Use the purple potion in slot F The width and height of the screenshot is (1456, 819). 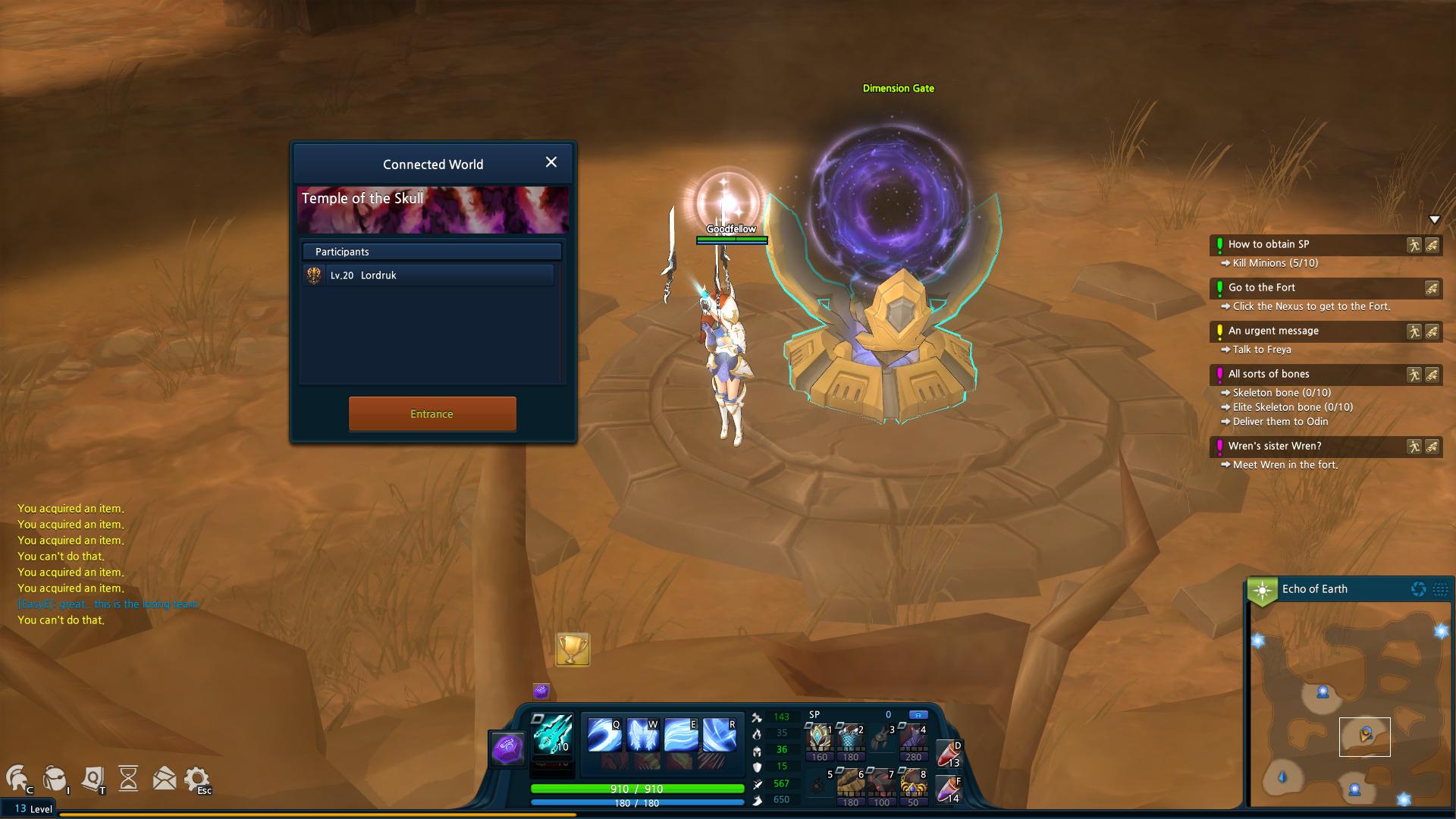point(949,789)
